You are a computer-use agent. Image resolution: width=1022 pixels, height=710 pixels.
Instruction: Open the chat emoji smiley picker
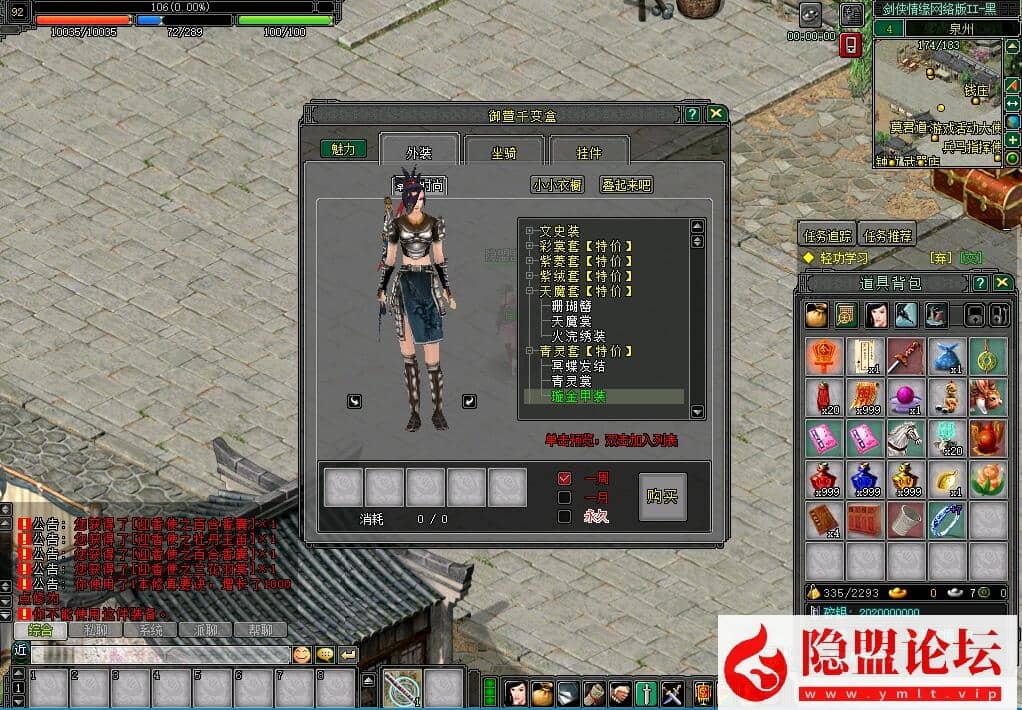[x=301, y=654]
